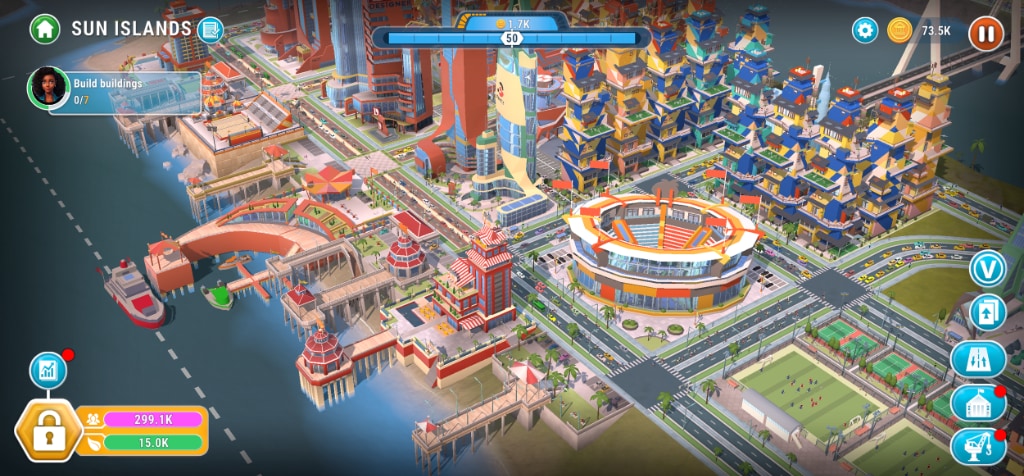Tap the level 50 progress bar
This screenshot has height=476, width=1024.
[x=512, y=38]
